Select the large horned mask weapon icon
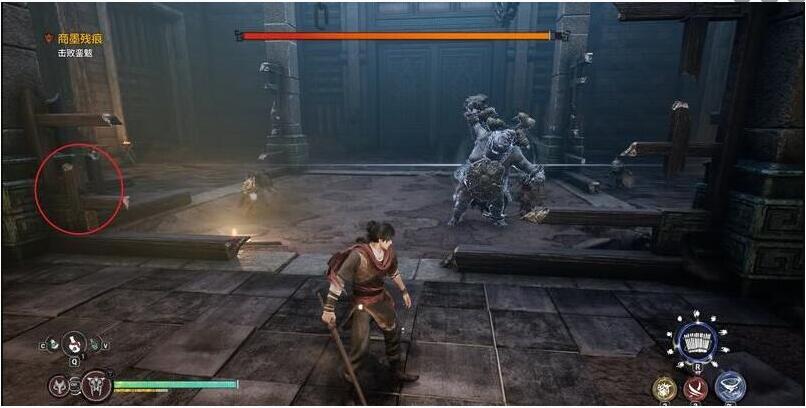This screenshot has width=806, height=408. point(96,384)
